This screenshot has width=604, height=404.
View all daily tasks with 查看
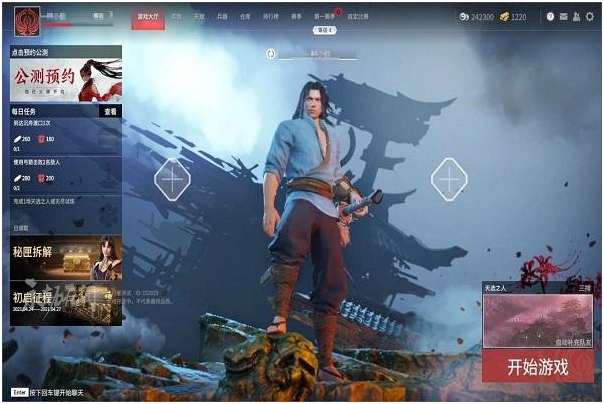110,112
